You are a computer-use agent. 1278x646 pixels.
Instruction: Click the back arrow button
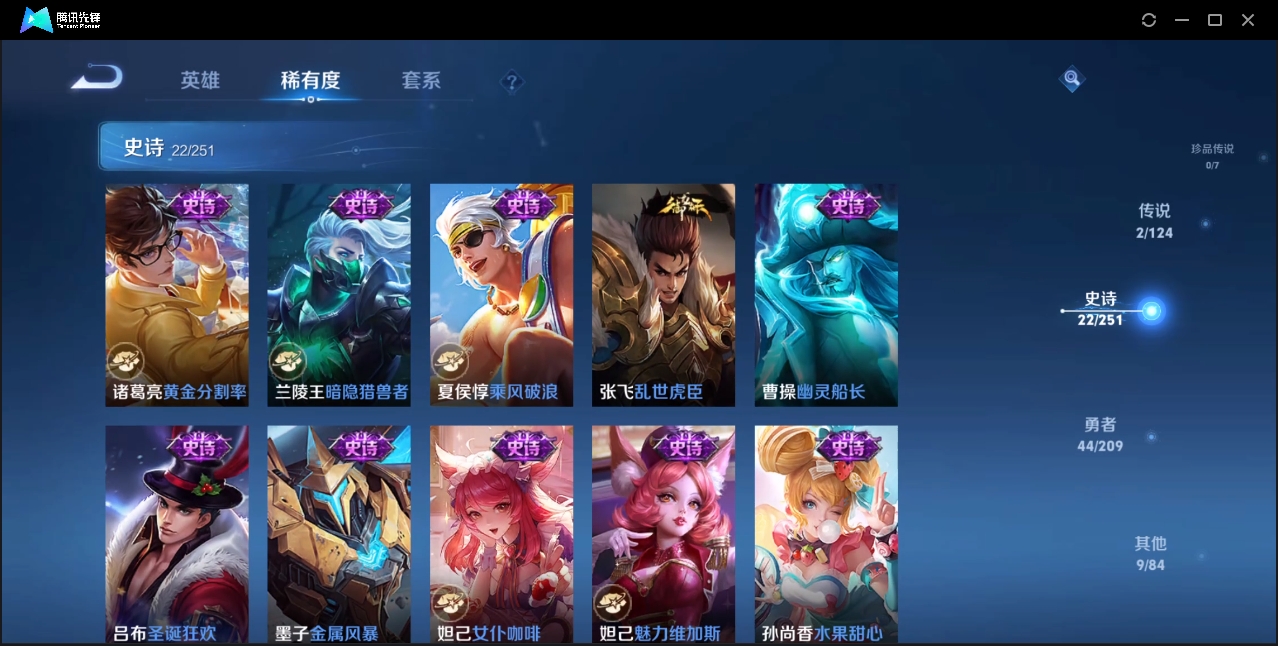[96, 78]
